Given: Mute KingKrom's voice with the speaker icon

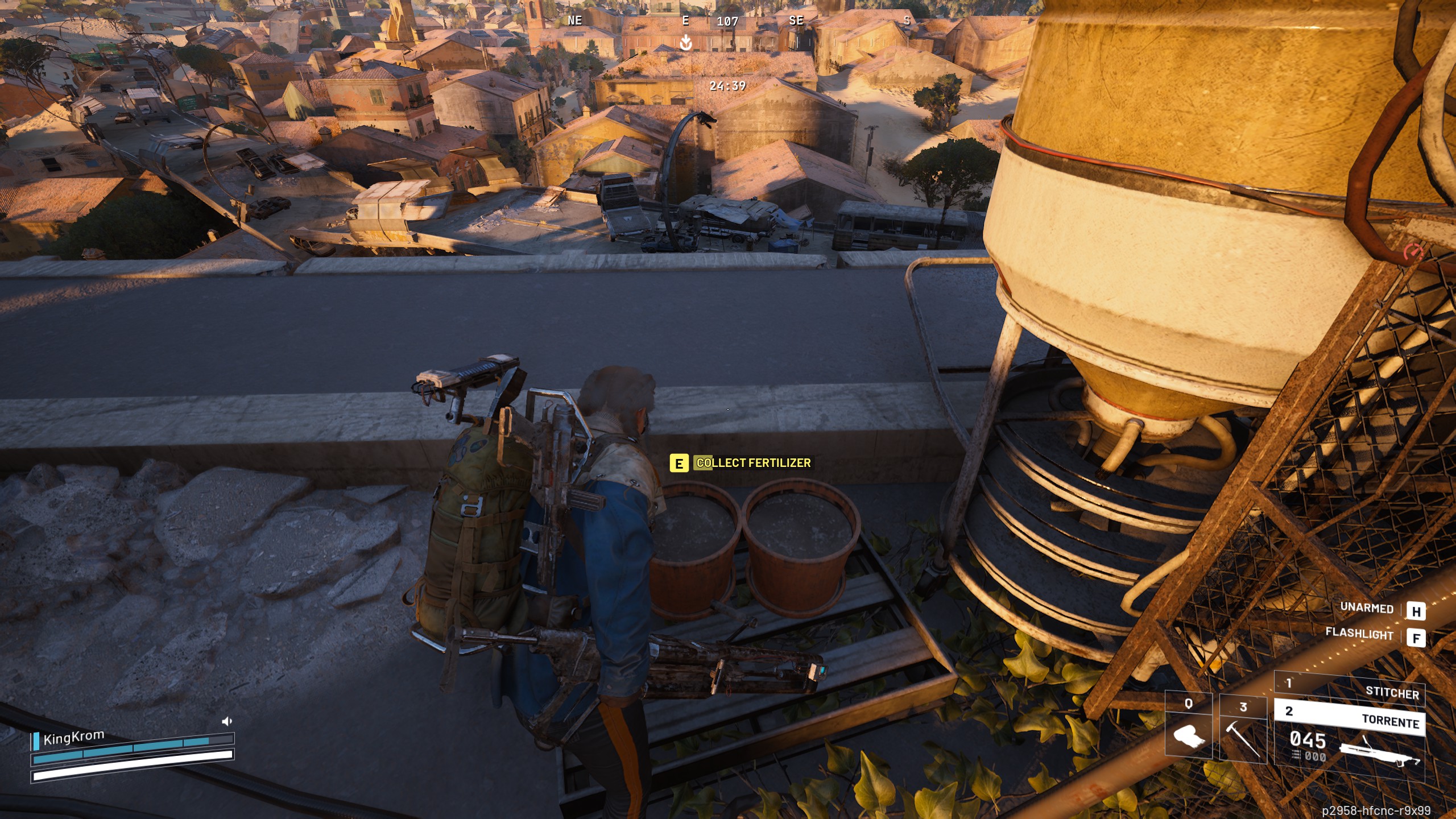Looking at the screenshot, I should point(226,721).
